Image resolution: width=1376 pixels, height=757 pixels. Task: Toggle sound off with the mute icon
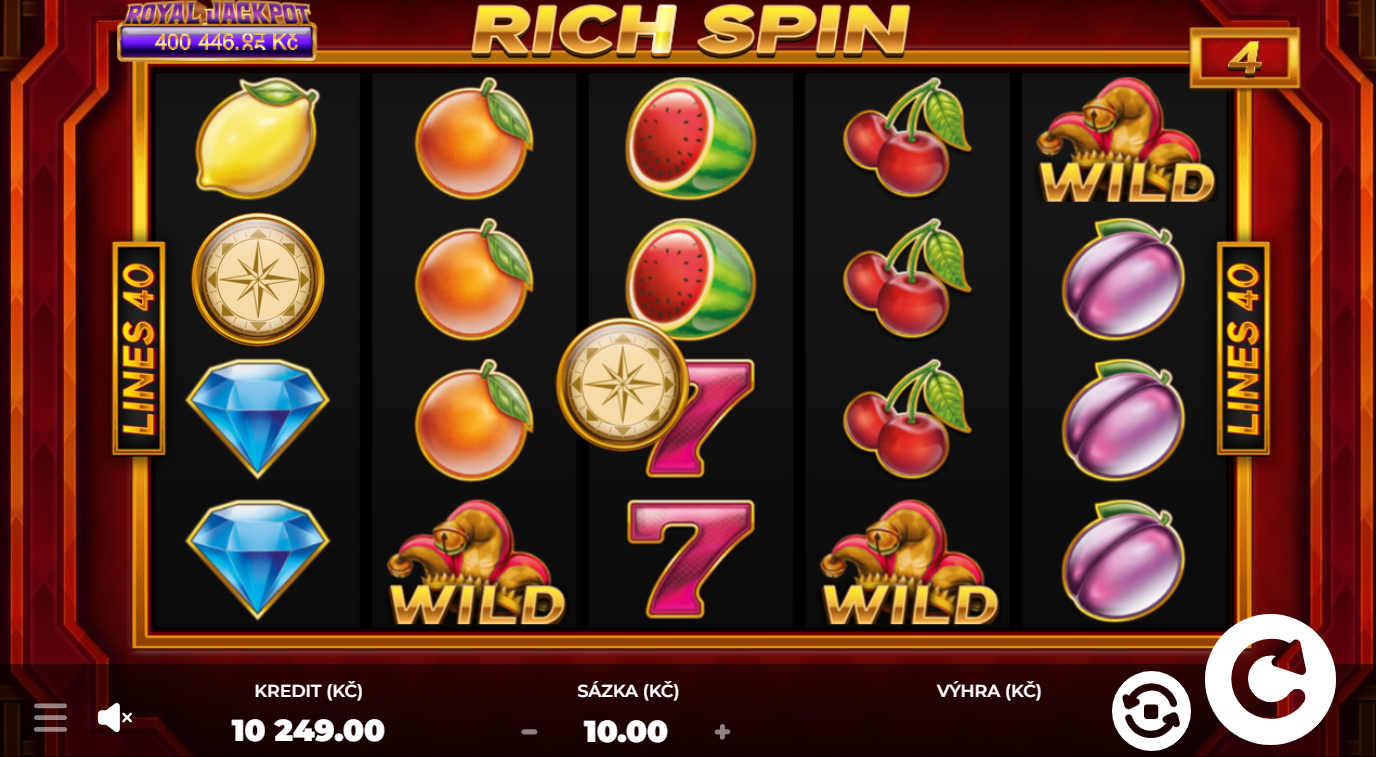(112, 716)
